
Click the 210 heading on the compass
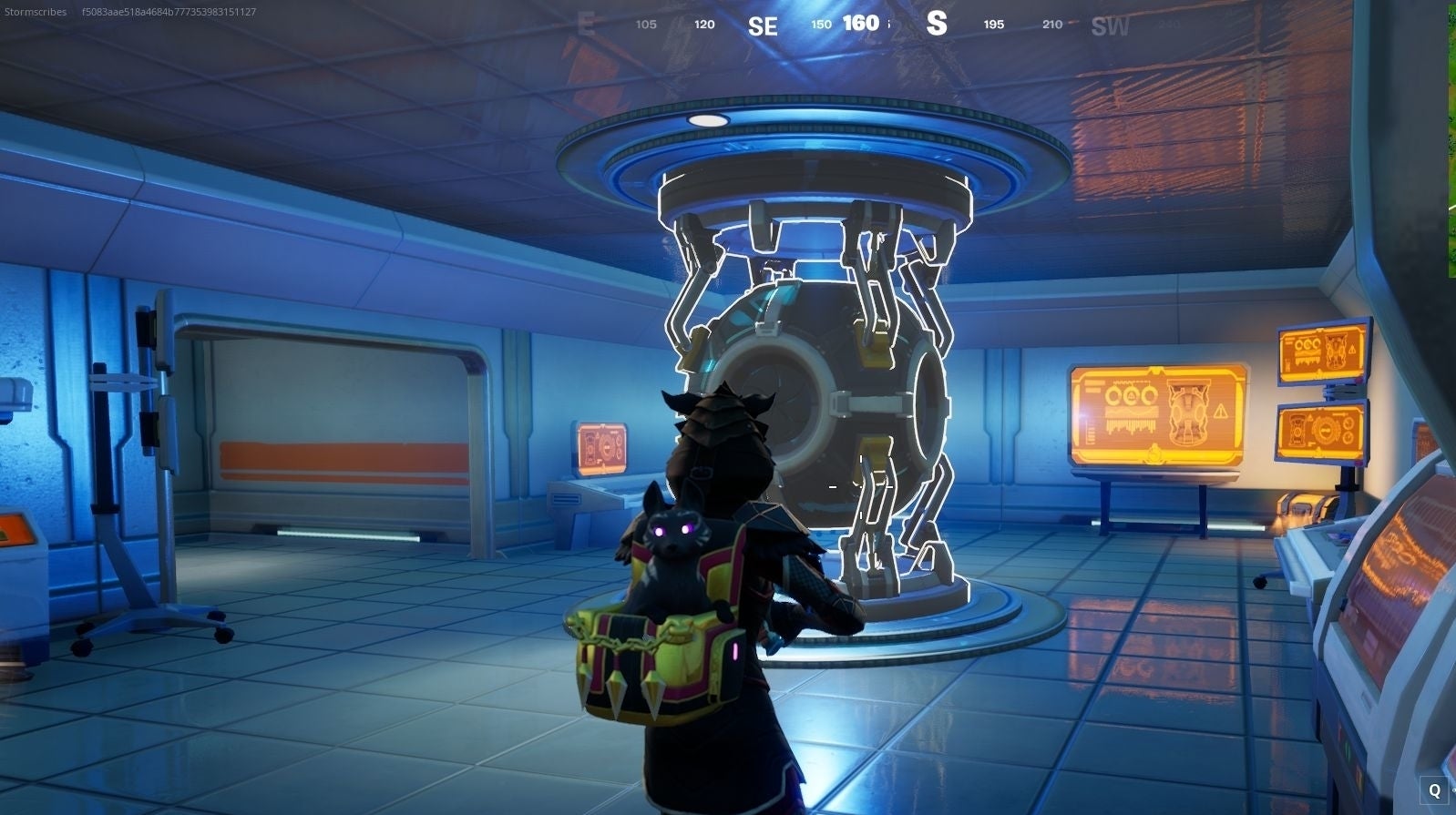pyautogui.click(x=1052, y=25)
